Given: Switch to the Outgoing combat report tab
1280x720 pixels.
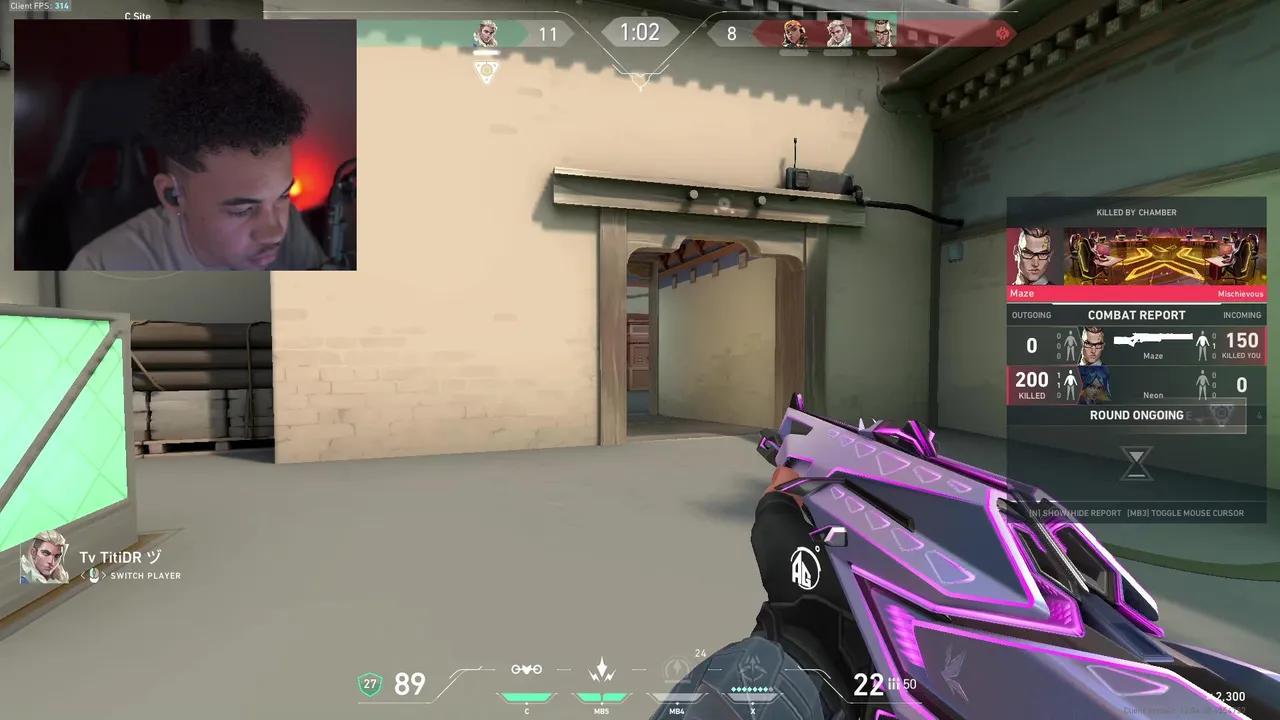Looking at the screenshot, I should [1031, 315].
